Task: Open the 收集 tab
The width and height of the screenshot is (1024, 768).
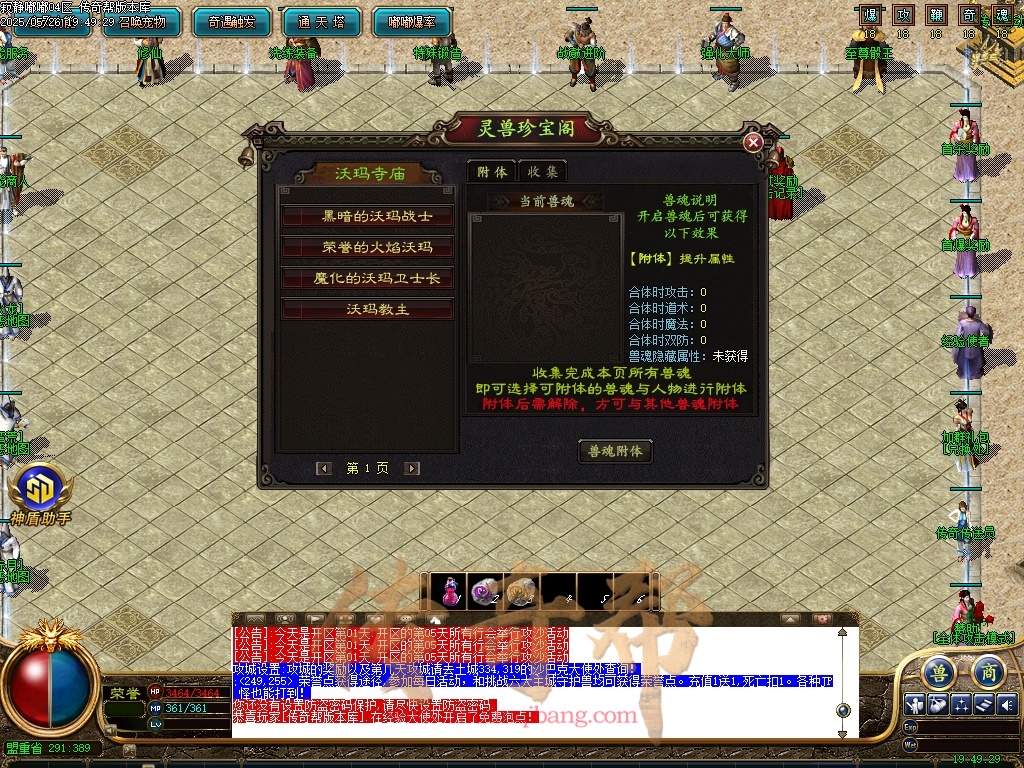Action: tap(542, 172)
